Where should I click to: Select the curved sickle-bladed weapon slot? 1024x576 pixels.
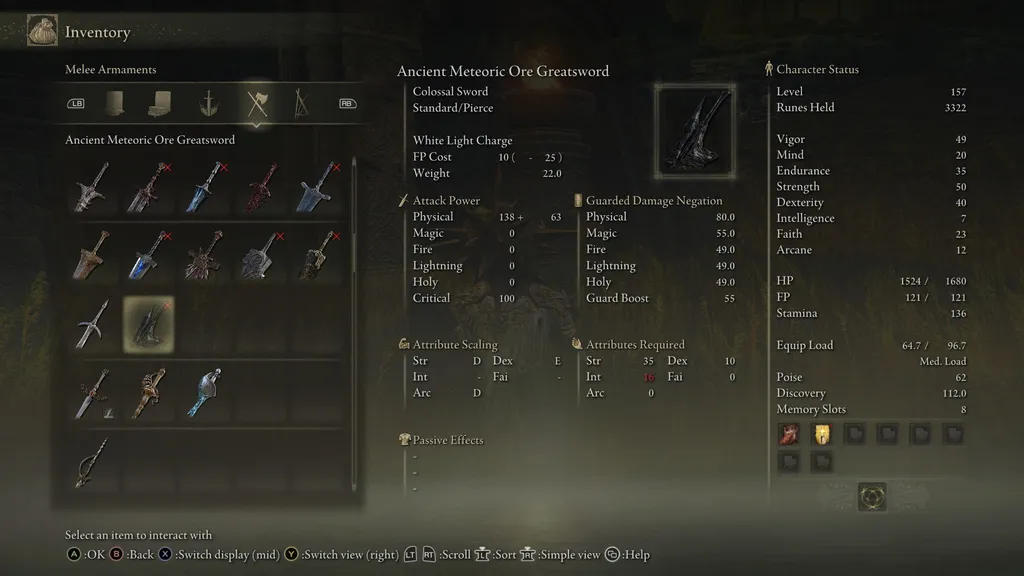(x=92, y=324)
